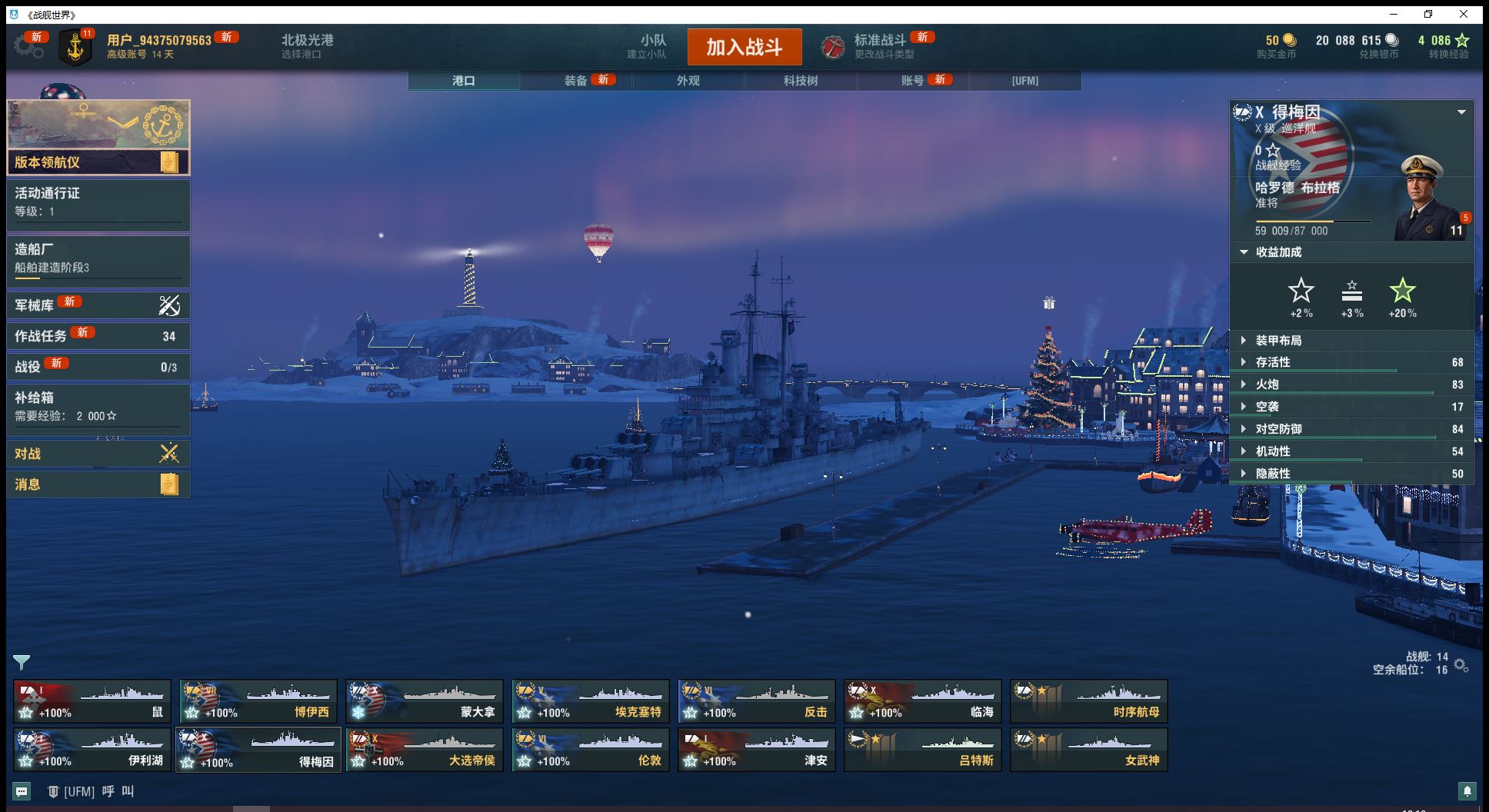The height and width of the screenshot is (812, 1489).
Task: Open the 账号 tab
Action: 913,81
